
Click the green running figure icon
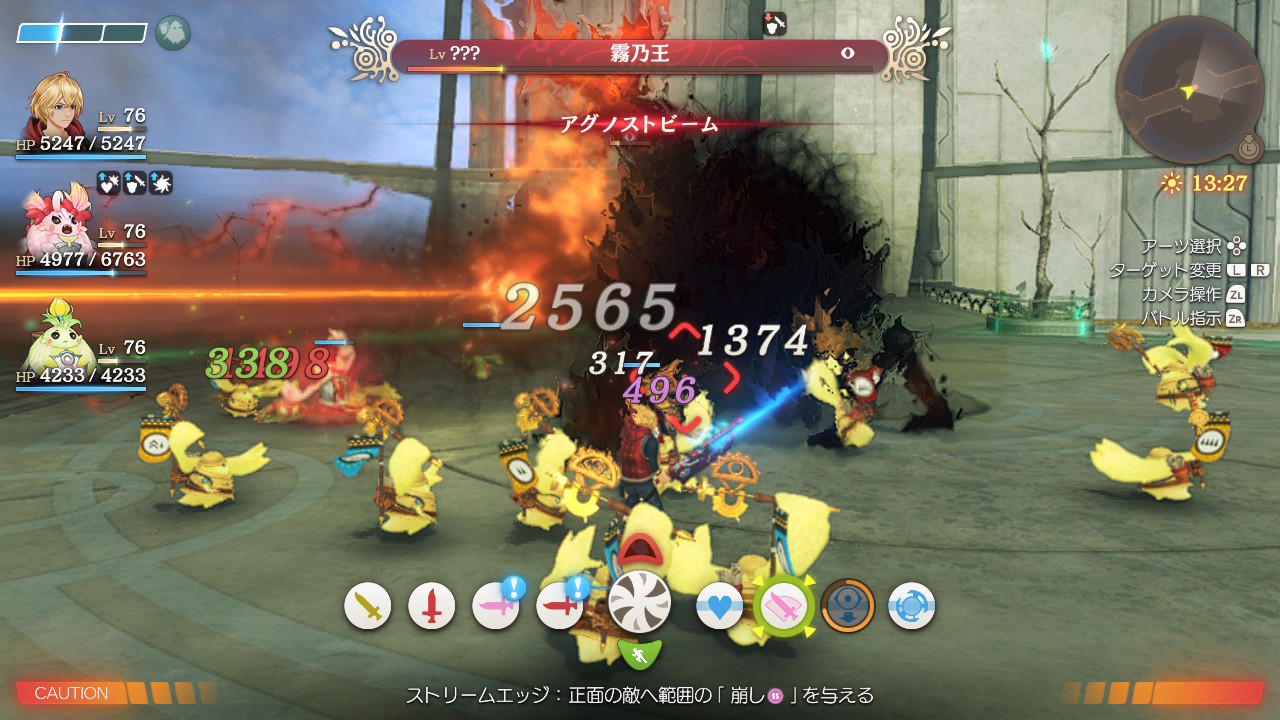pyautogui.click(x=640, y=655)
